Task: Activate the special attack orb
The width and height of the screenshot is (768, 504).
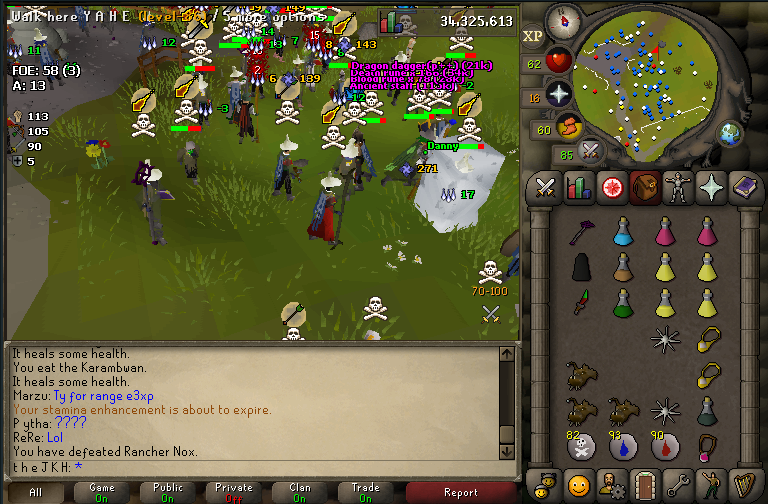Action: click(x=591, y=151)
